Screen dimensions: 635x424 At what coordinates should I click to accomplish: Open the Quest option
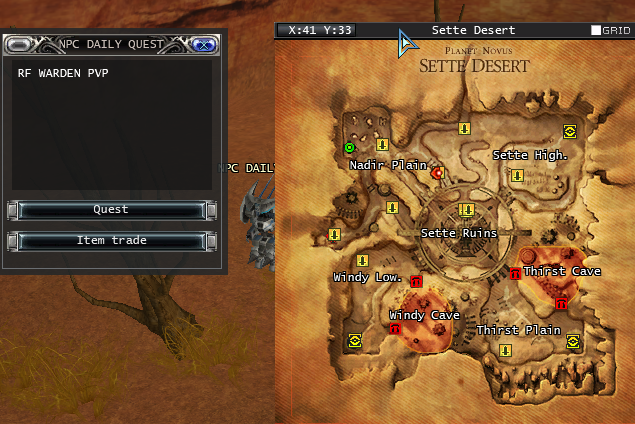(x=111, y=210)
